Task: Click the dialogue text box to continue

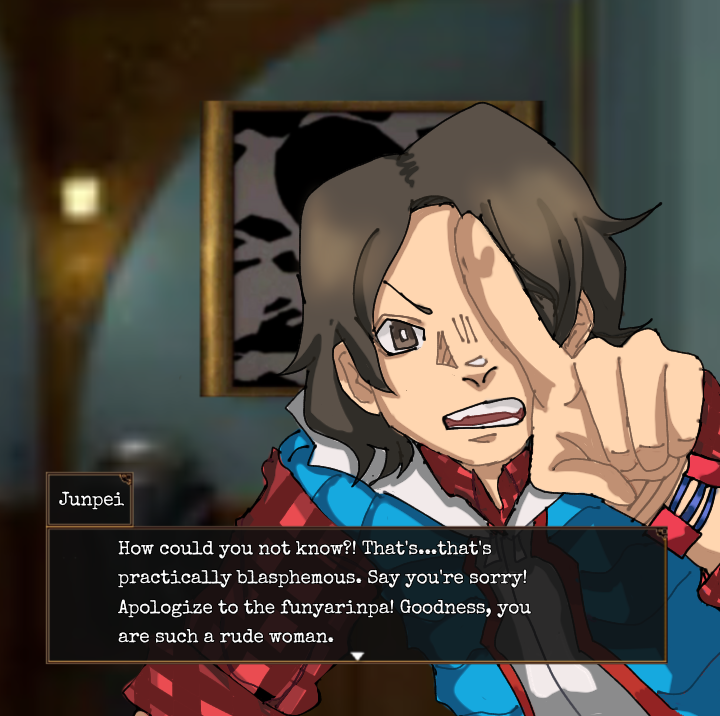Action: click(x=356, y=594)
